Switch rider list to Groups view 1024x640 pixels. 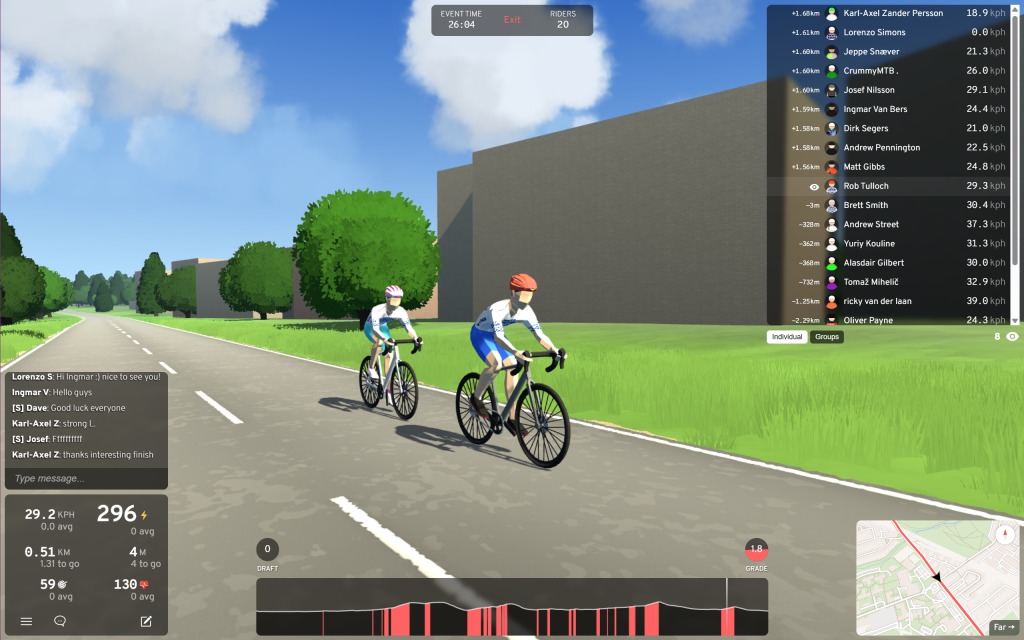827,337
